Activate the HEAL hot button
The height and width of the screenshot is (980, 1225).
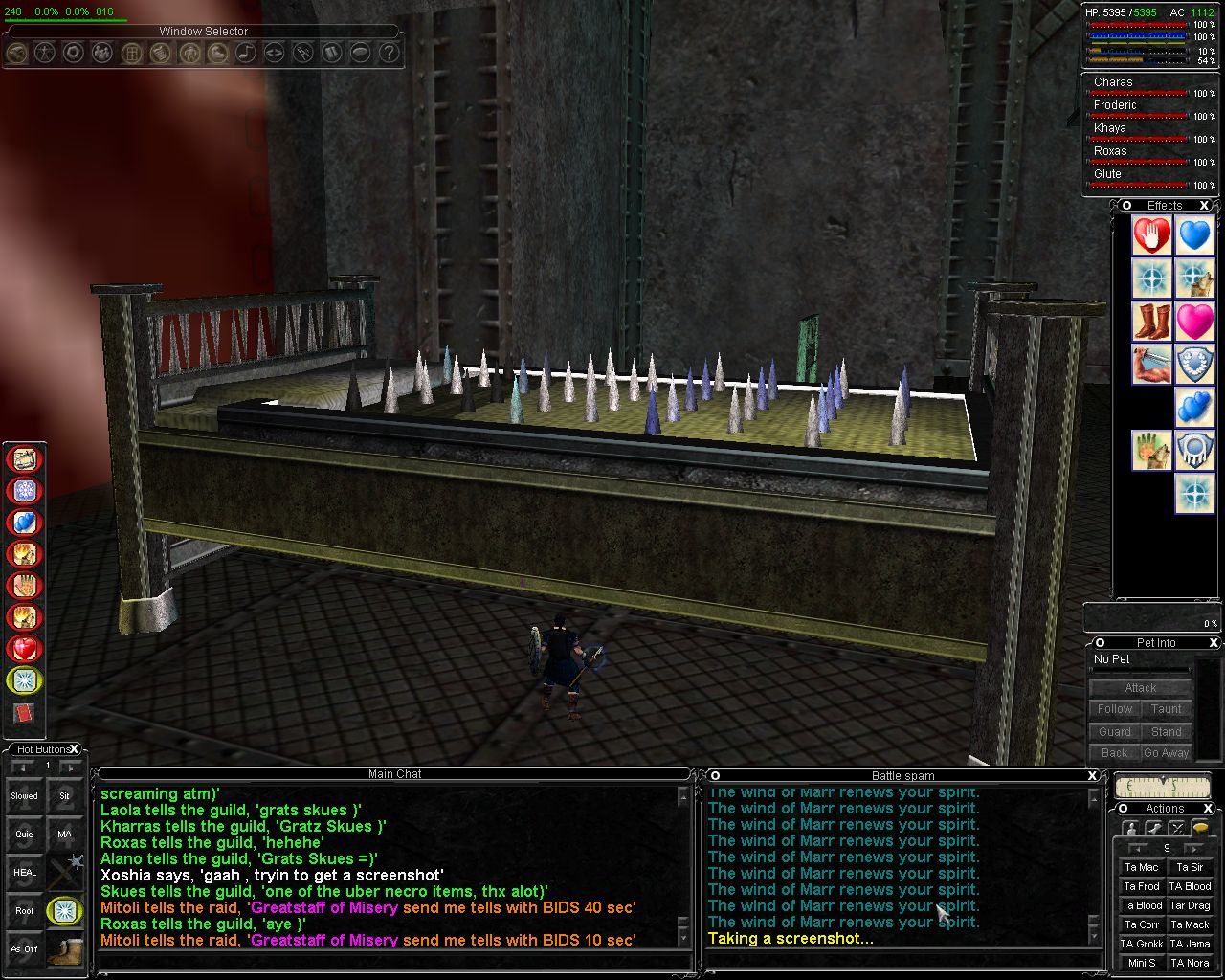click(25, 872)
